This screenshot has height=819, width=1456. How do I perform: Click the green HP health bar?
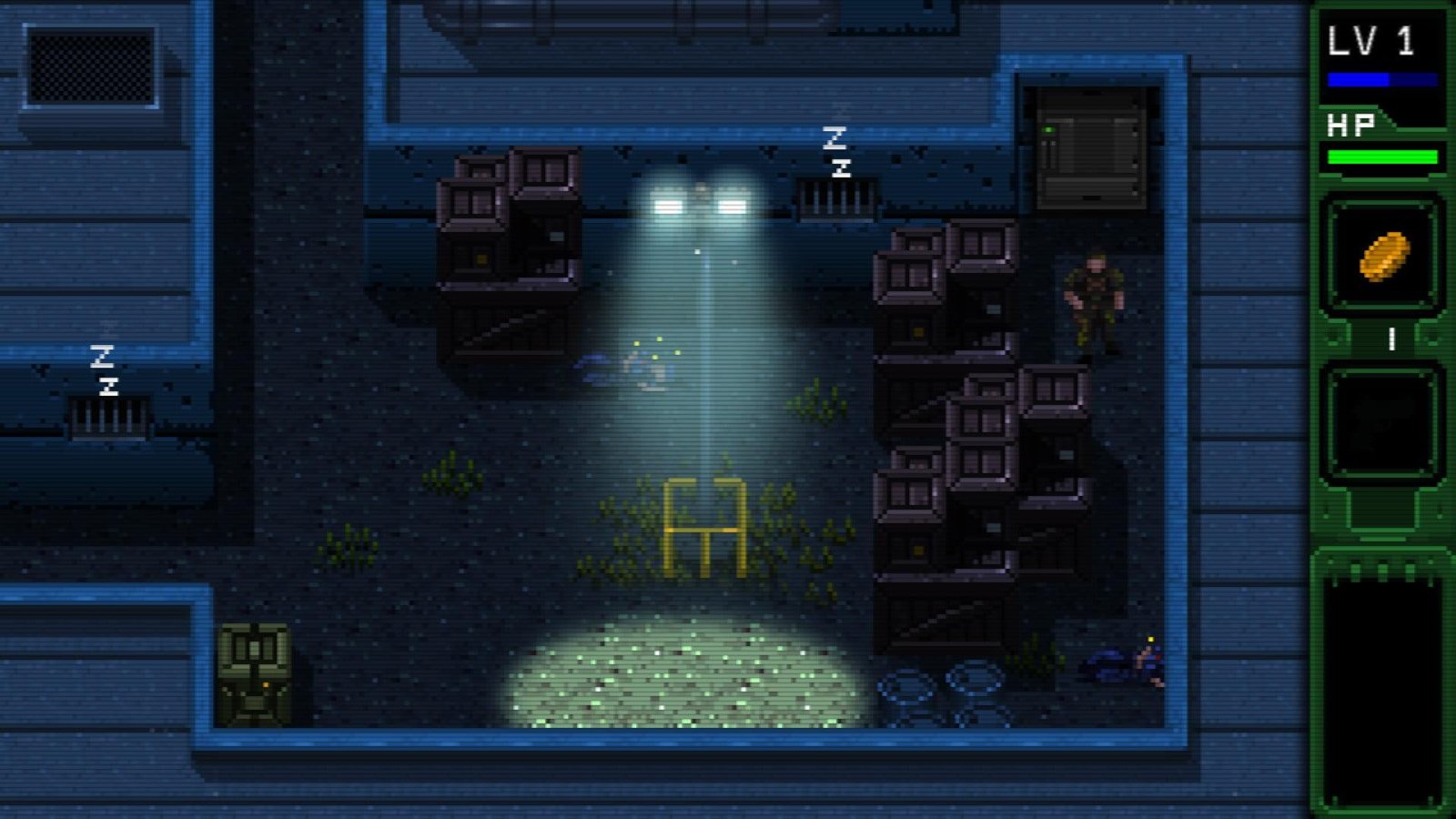[x=1383, y=157]
